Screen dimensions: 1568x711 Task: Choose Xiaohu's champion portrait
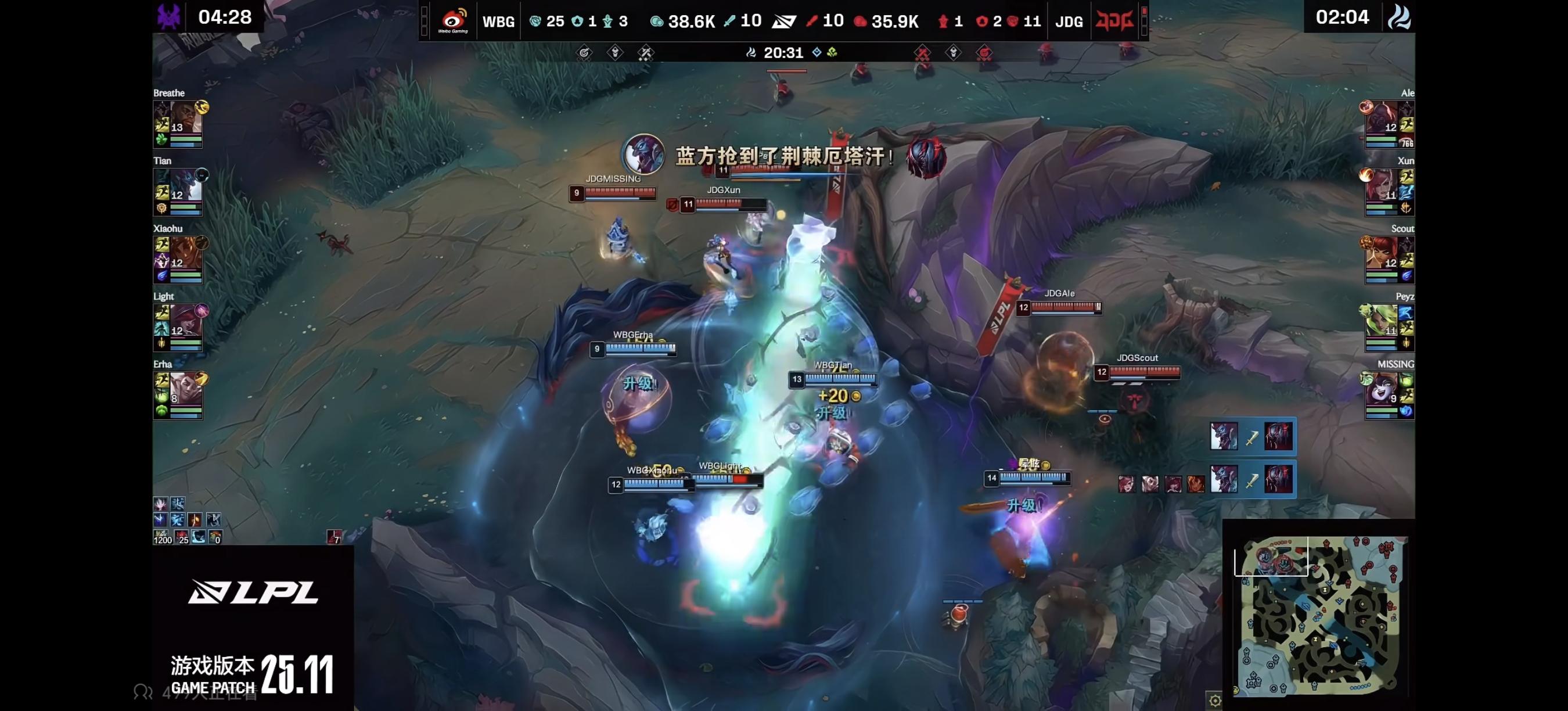coord(186,252)
